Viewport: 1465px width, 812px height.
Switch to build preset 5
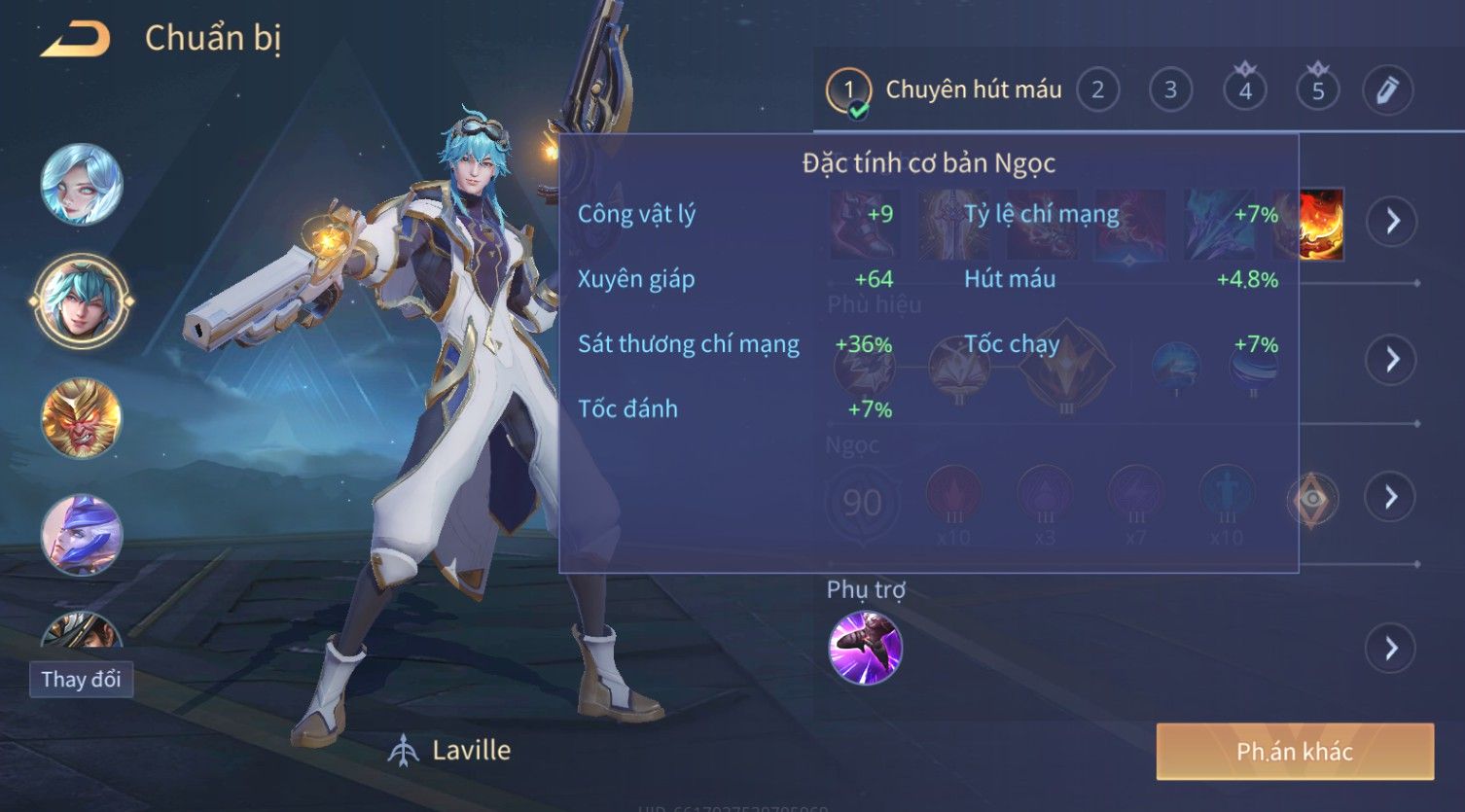[1318, 90]
